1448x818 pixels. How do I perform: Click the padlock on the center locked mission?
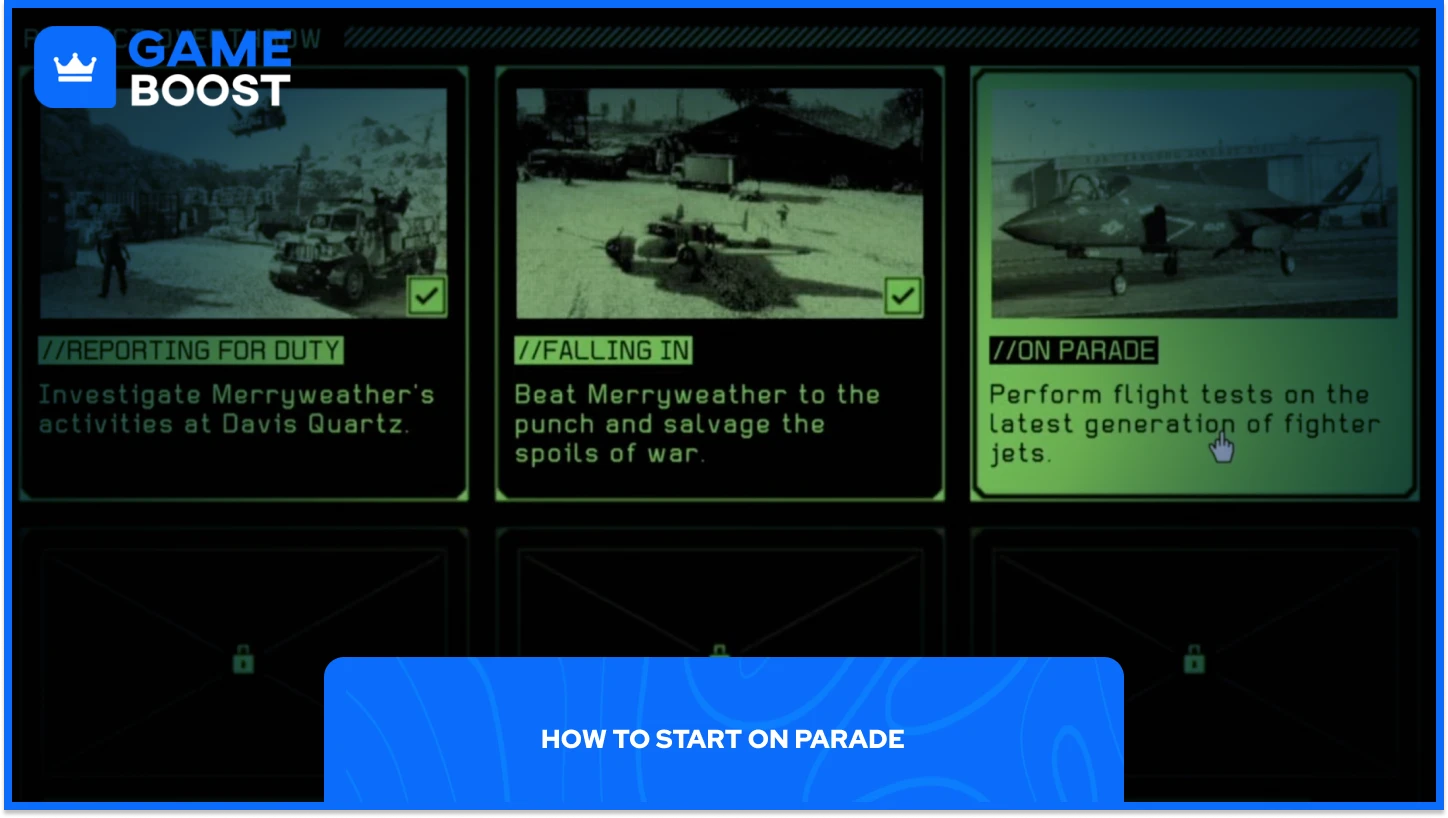[x=718, y=652]
